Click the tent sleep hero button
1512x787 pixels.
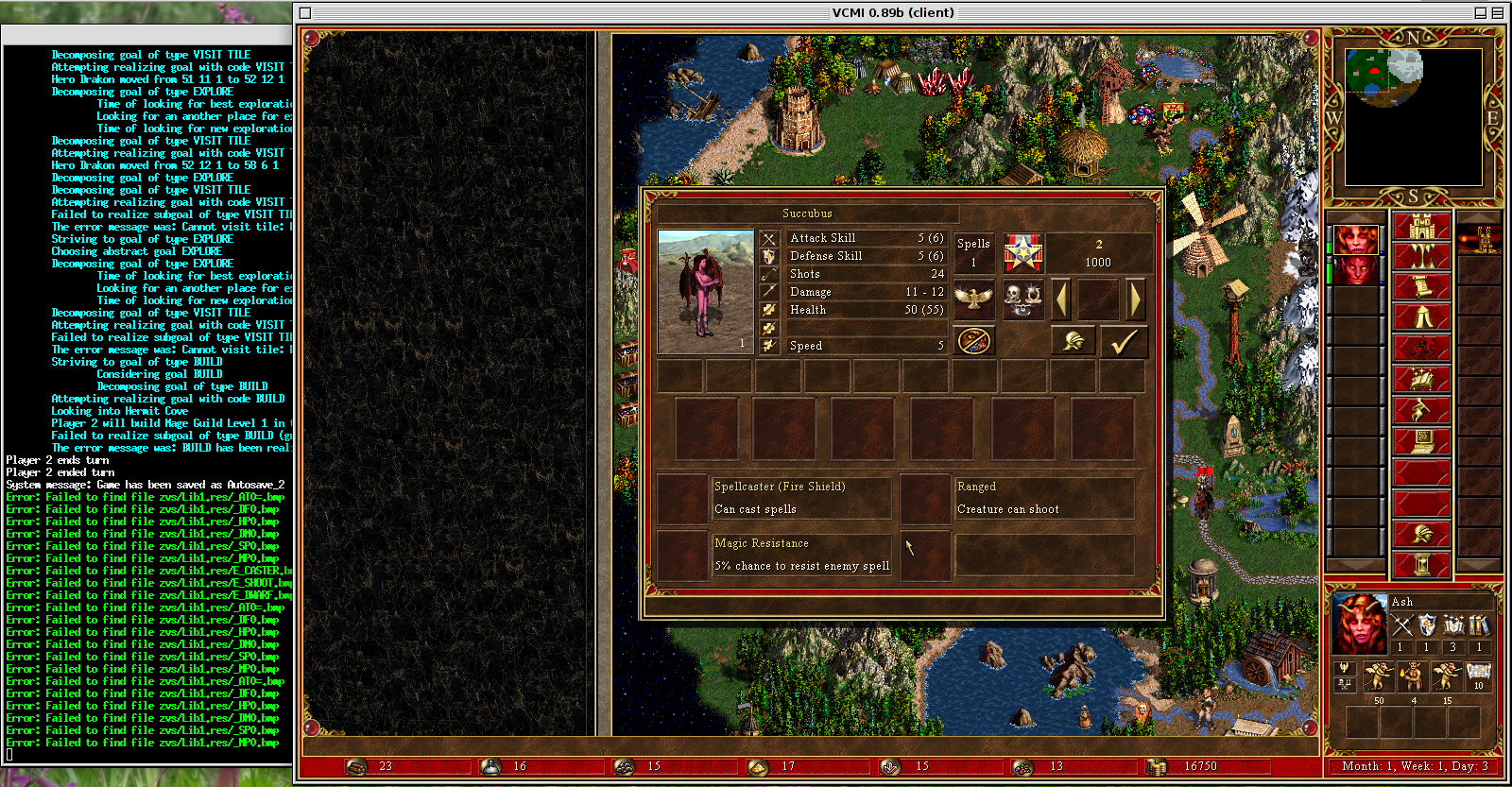[1421, 317]
